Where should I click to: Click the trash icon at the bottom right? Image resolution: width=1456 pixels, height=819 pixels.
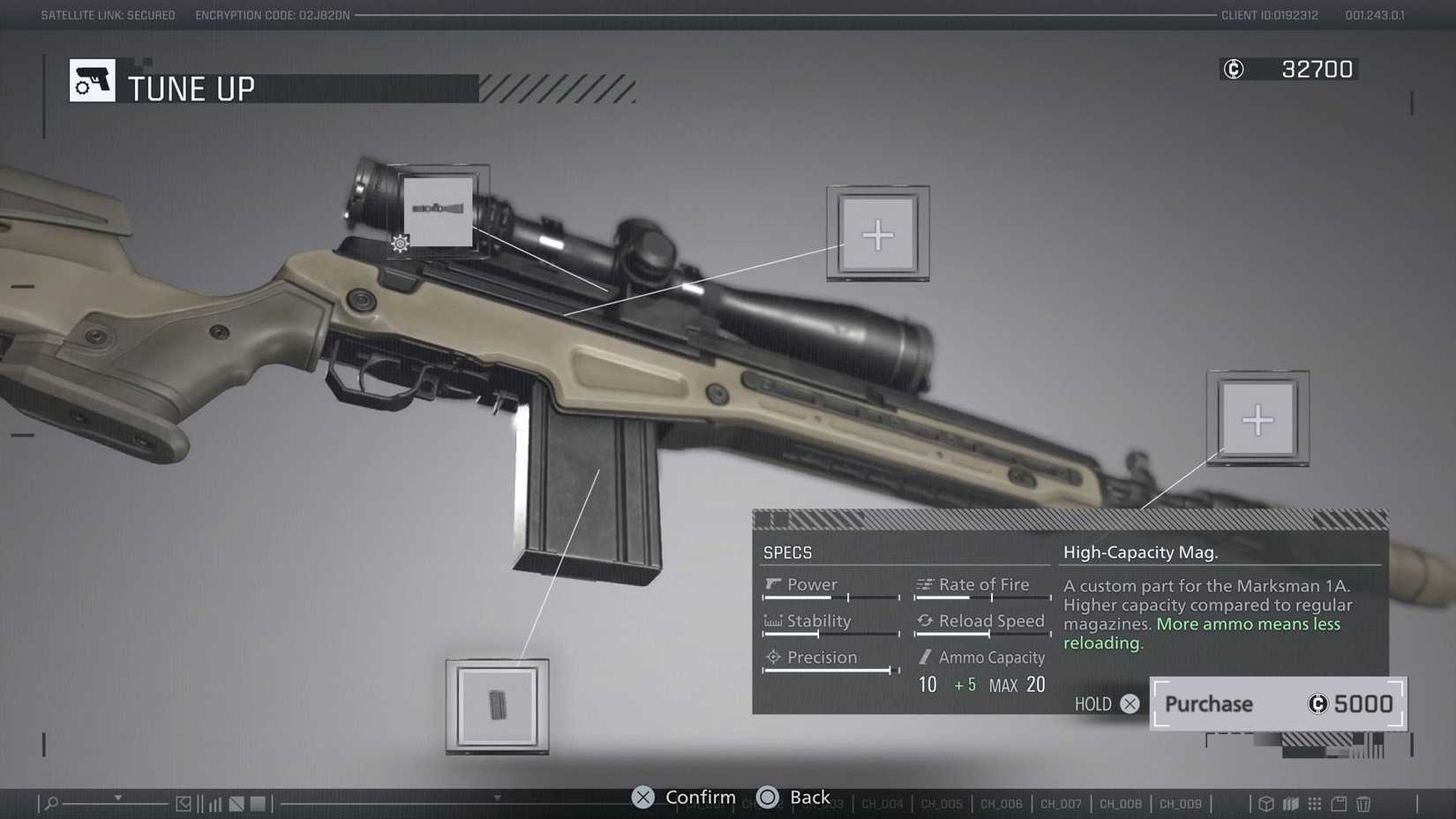pyautogui.click(x=1363, y=803)
